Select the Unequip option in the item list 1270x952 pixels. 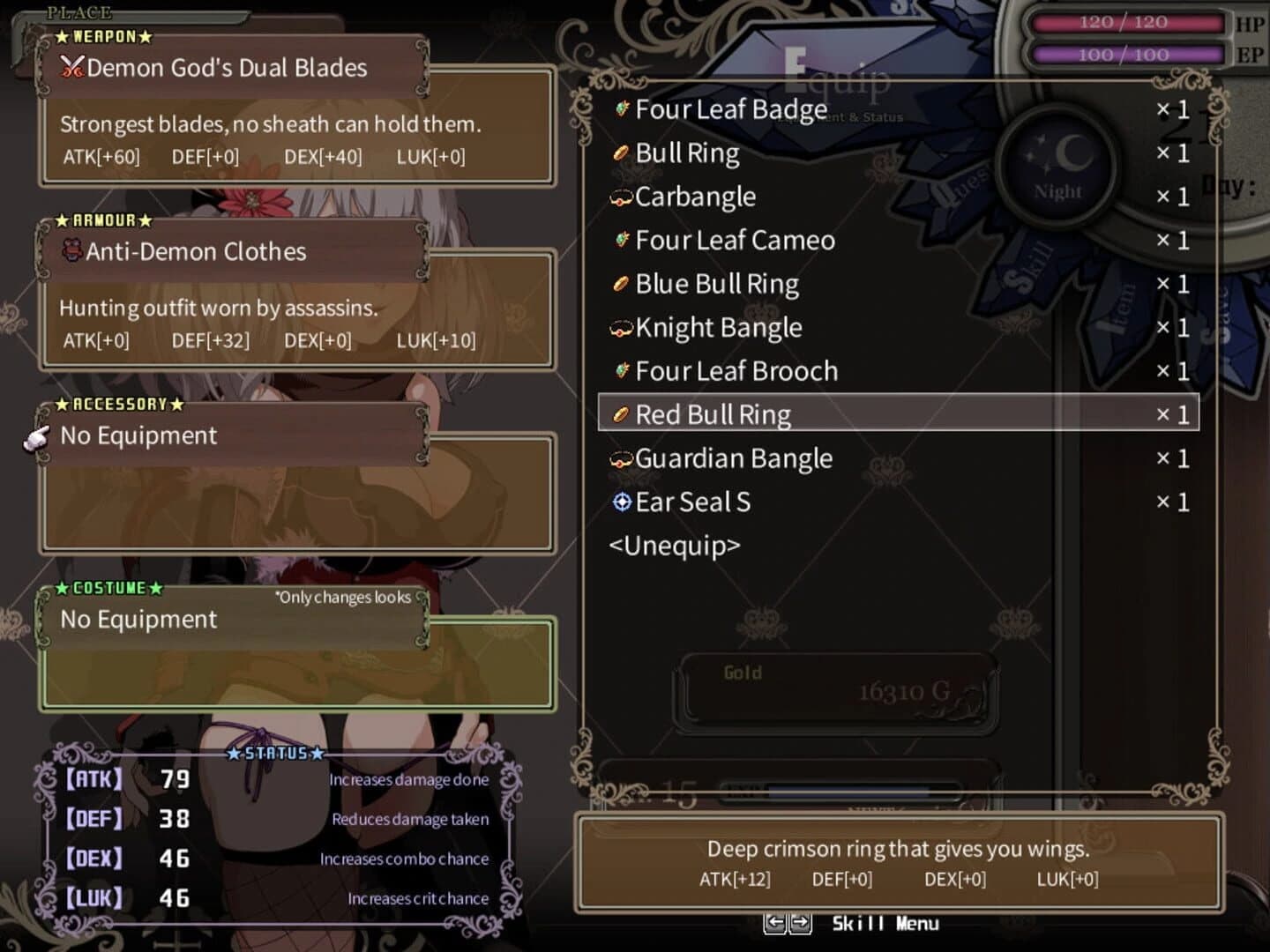point(676,547)
